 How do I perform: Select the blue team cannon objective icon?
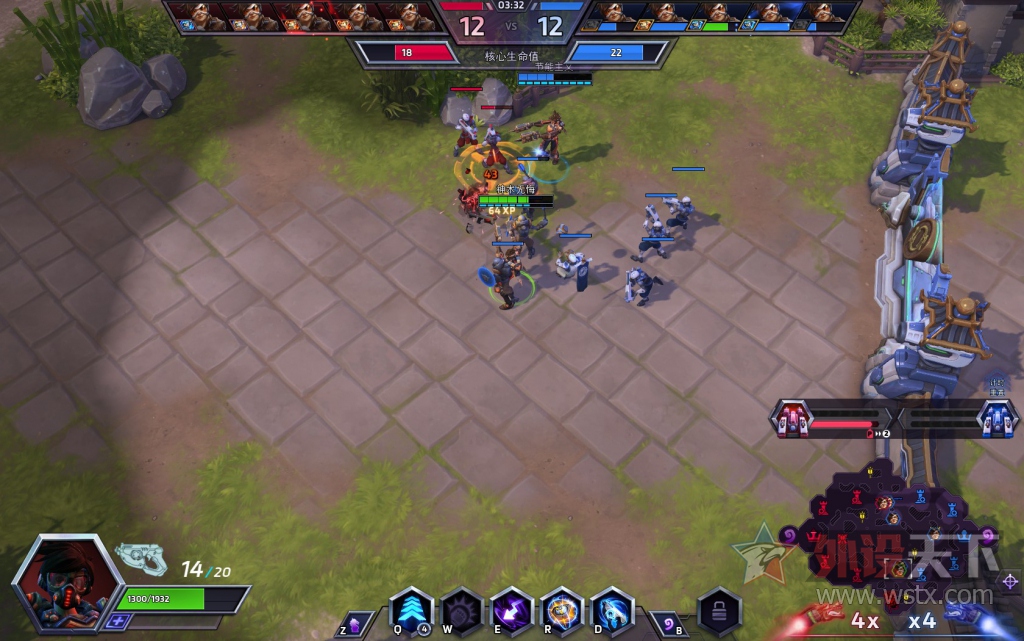[997, 419]
